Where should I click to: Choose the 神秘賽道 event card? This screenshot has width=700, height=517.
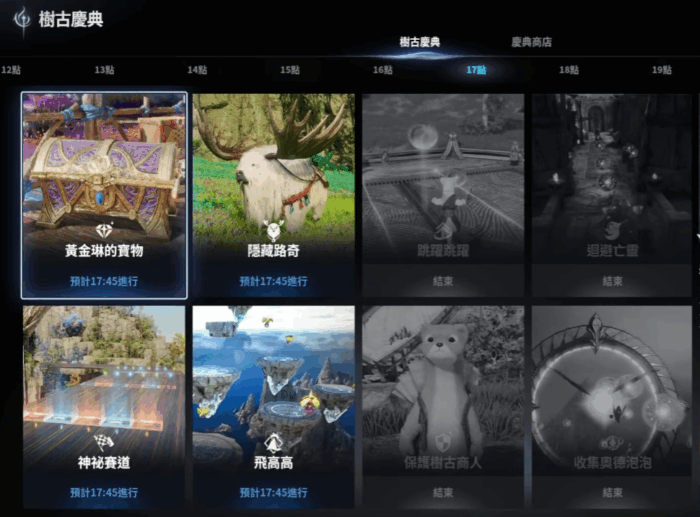(104, 406)
